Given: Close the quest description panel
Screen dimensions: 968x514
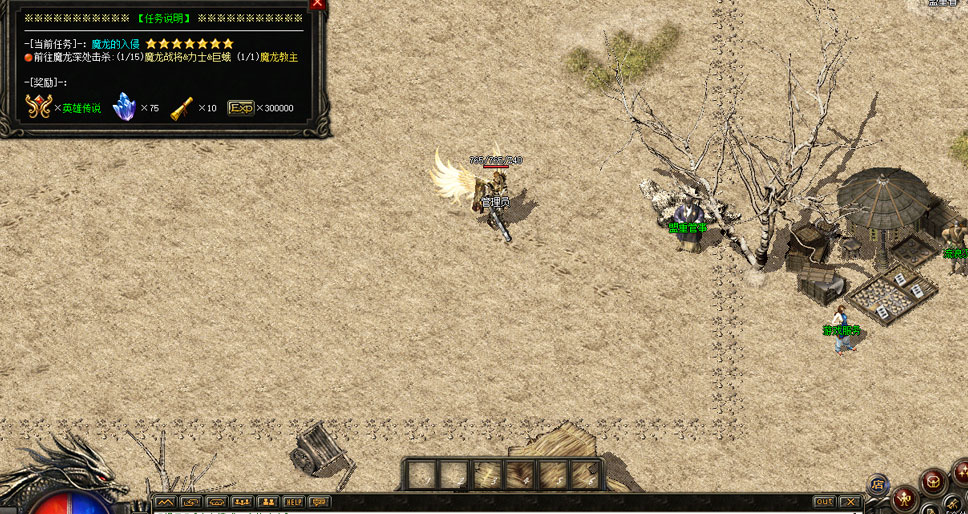Looking at the screenshot, I should coord(318,4).
